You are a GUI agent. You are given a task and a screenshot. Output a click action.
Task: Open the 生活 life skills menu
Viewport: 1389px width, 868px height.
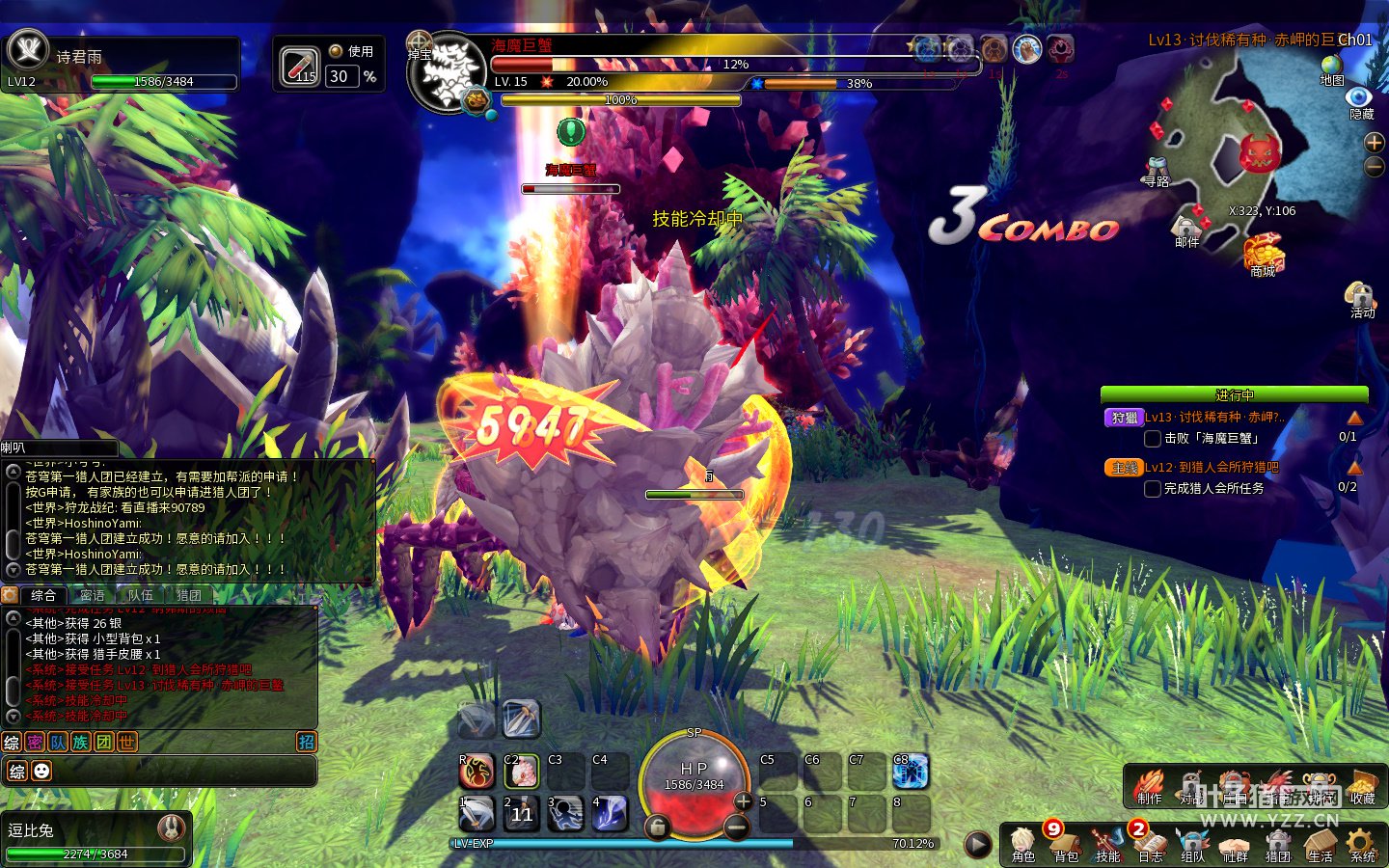coord(1320,843)
